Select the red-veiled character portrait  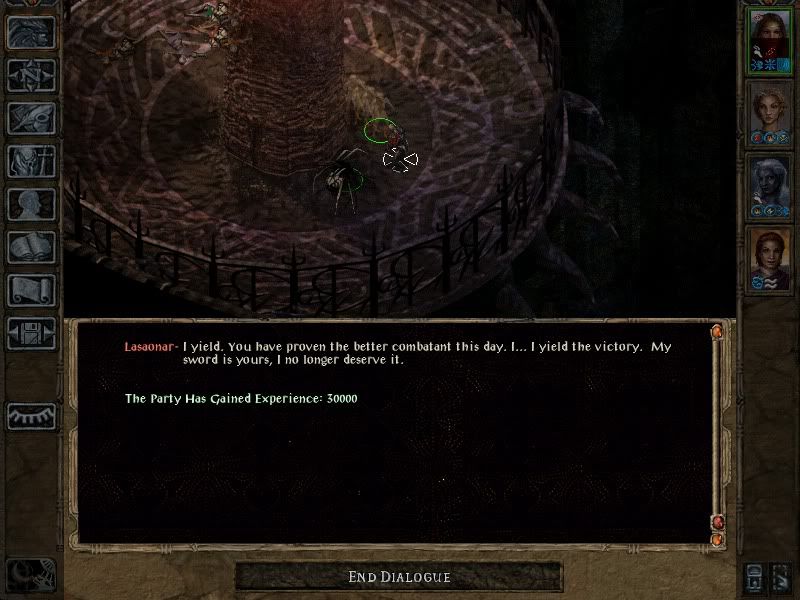(x=771, y=42)
